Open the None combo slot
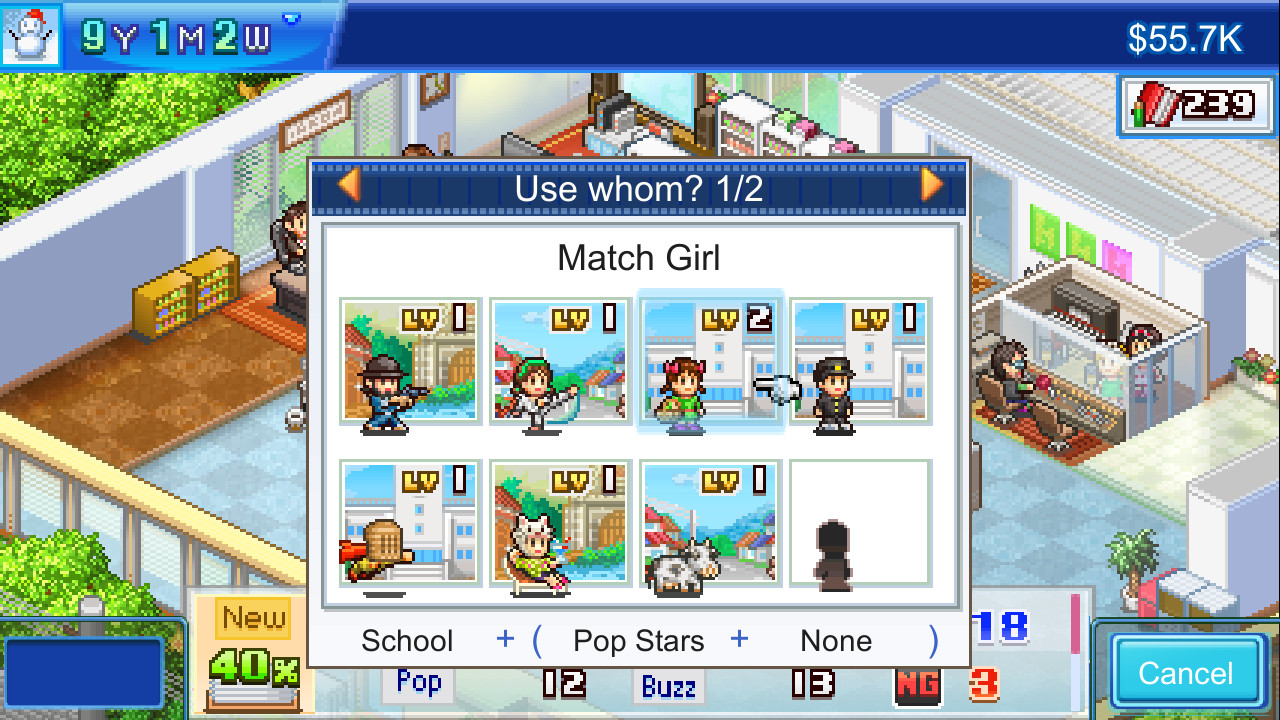 point(834,640)
